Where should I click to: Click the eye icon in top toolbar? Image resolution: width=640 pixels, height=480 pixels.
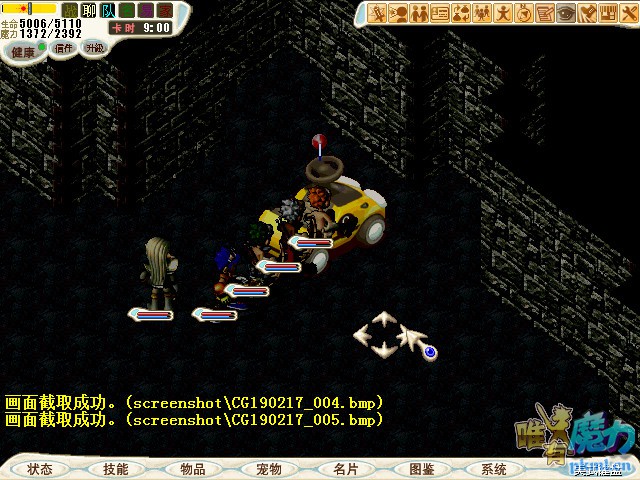tap(567, 13)
